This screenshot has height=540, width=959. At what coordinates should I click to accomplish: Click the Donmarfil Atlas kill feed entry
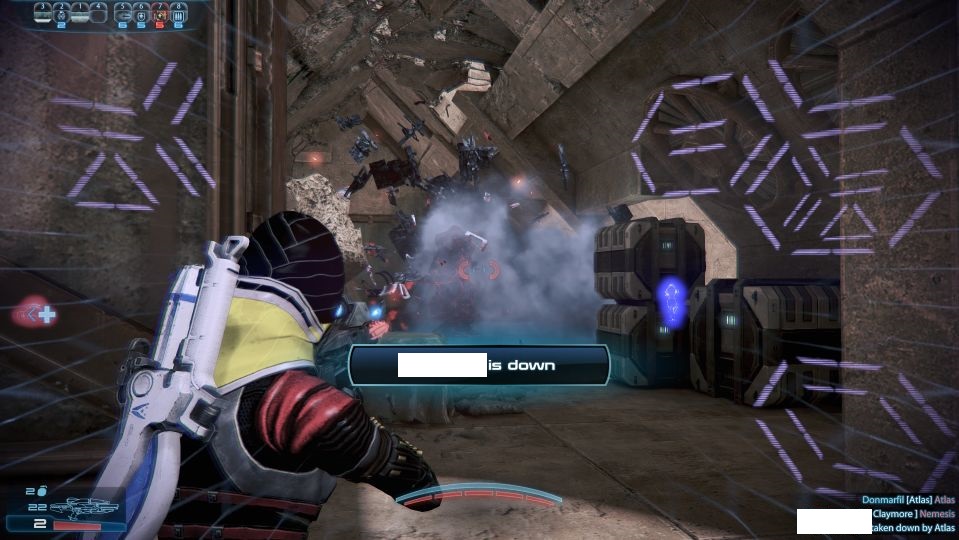(x=908, y=498)
